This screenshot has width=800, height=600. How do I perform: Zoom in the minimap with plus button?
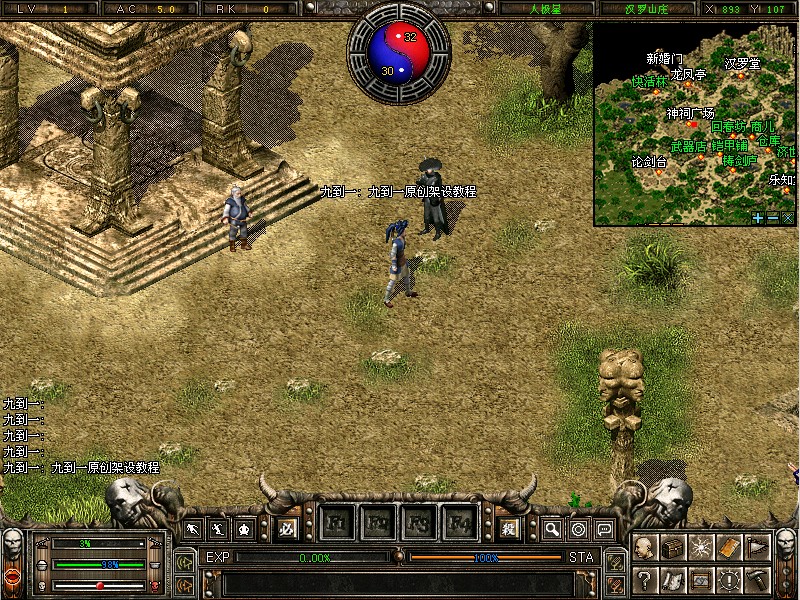pyautogui.click(x=758, y=217)
